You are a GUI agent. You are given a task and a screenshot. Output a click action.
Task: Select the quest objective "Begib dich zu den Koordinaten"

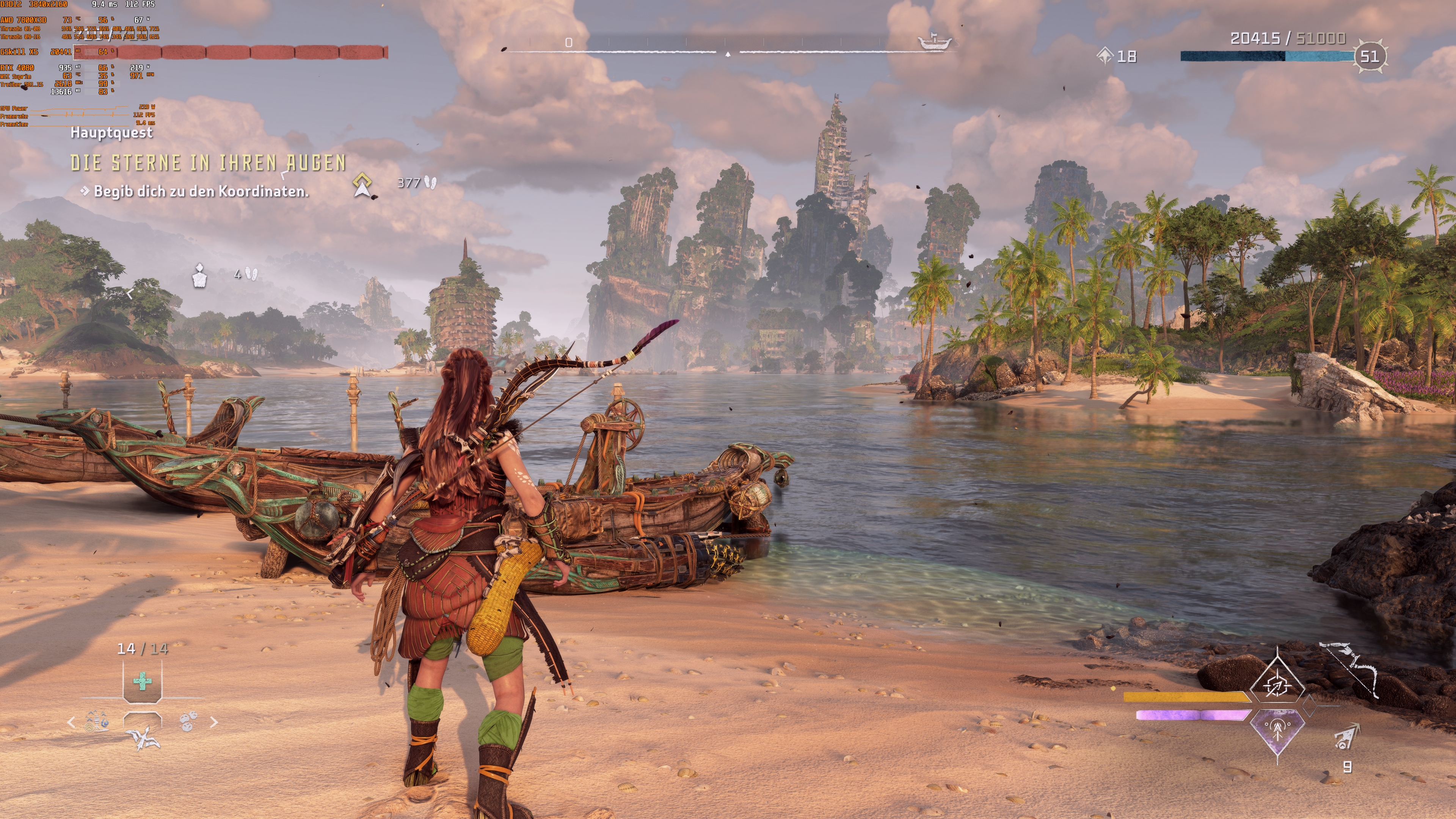pyautogui.click(x=201, y=191)
